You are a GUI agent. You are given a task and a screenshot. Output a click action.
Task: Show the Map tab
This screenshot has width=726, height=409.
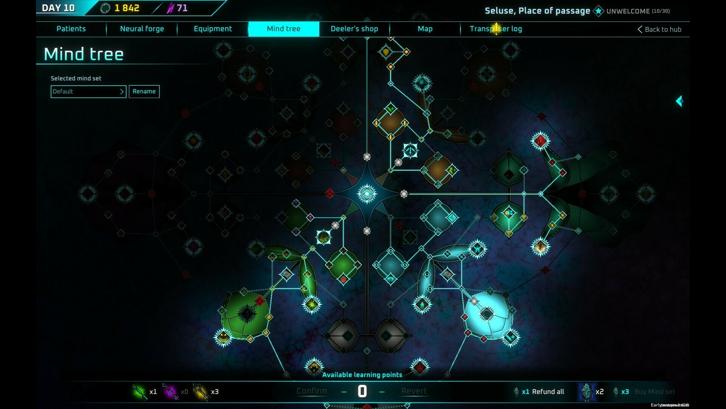[425, 29]
